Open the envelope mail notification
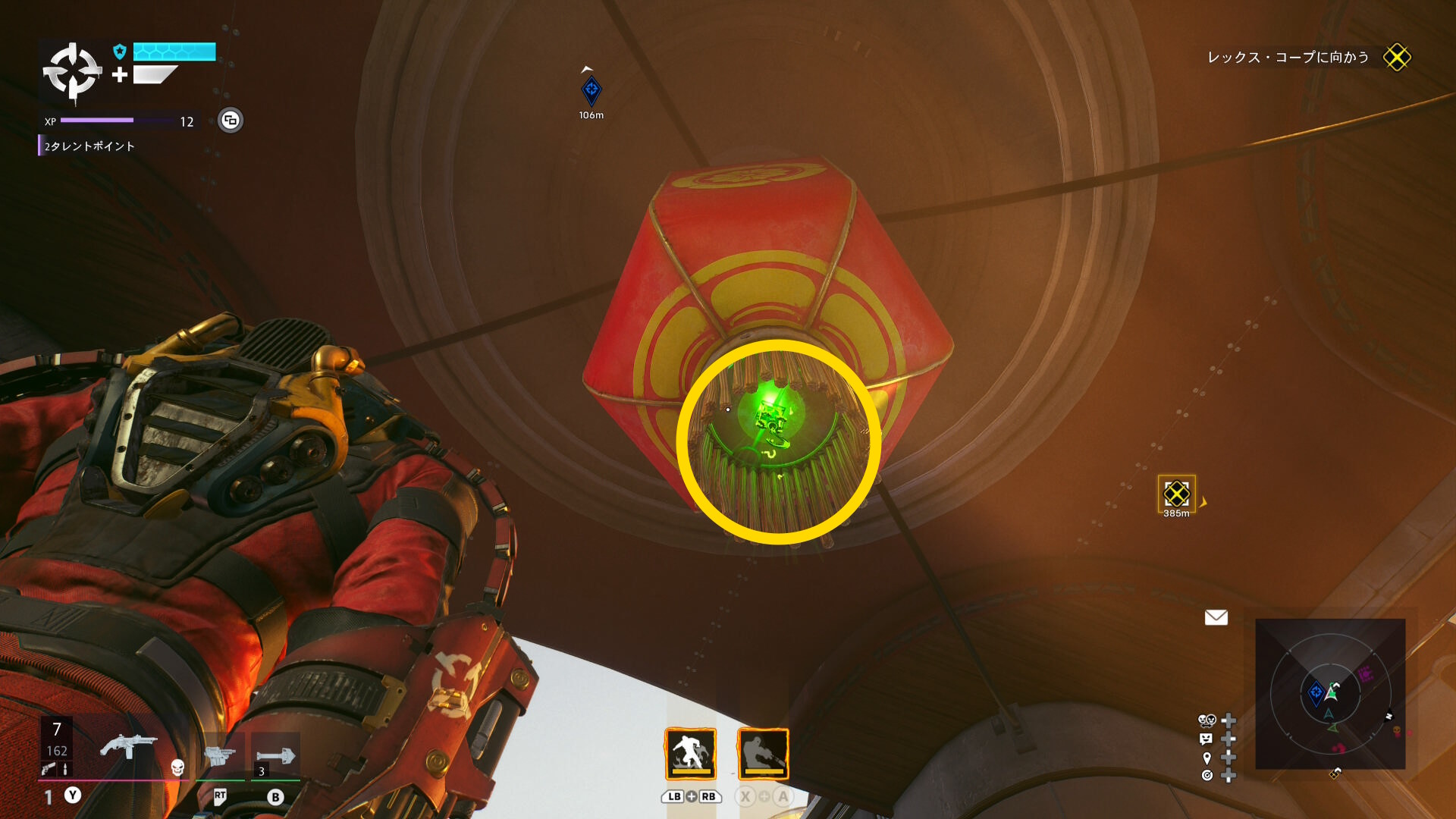The height and width of the screenshot is (819, 1456). click(1216, 618)
